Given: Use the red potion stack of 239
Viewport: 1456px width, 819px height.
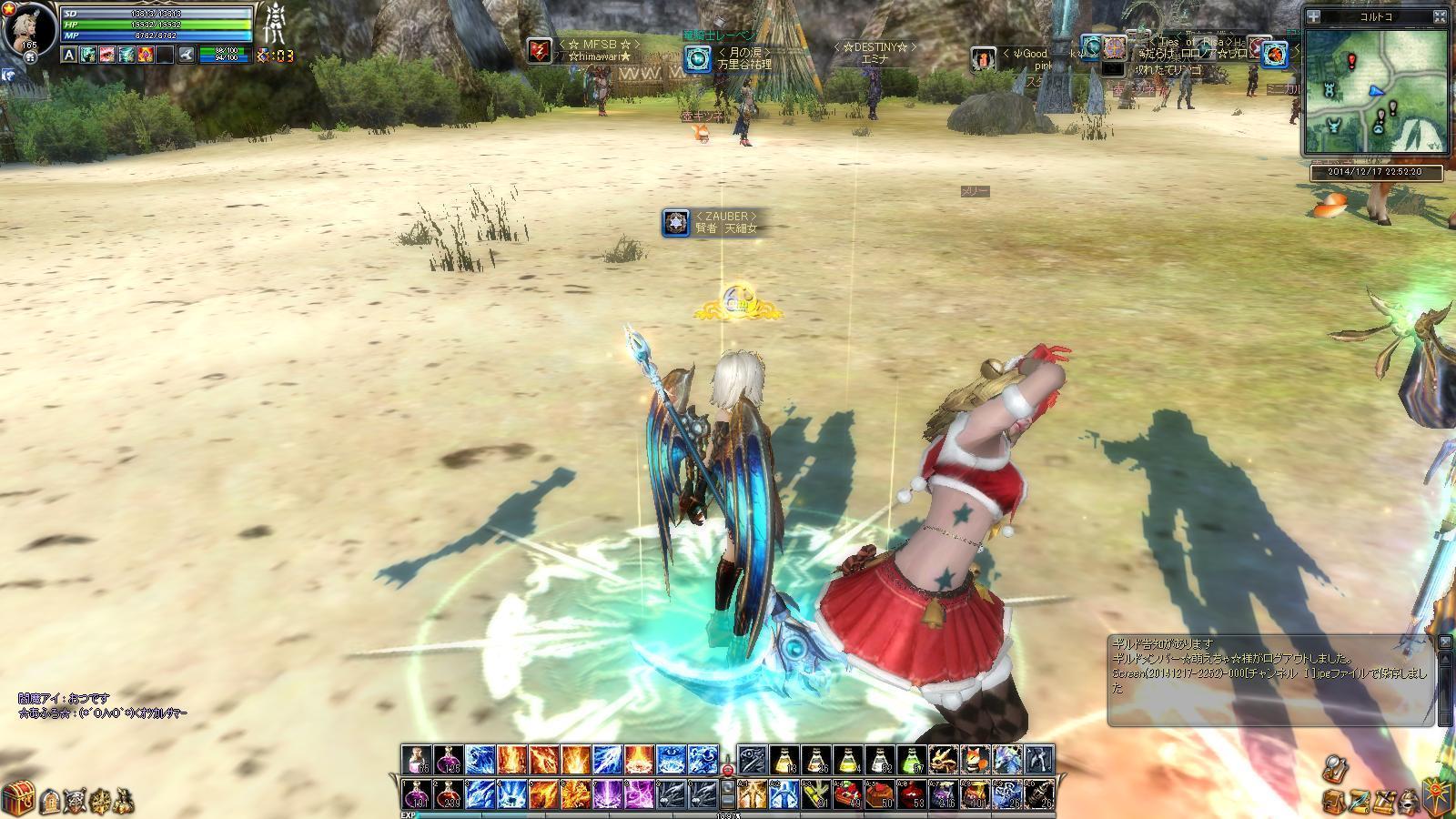Looking at the screenshot, I should (x=449, y=794).
